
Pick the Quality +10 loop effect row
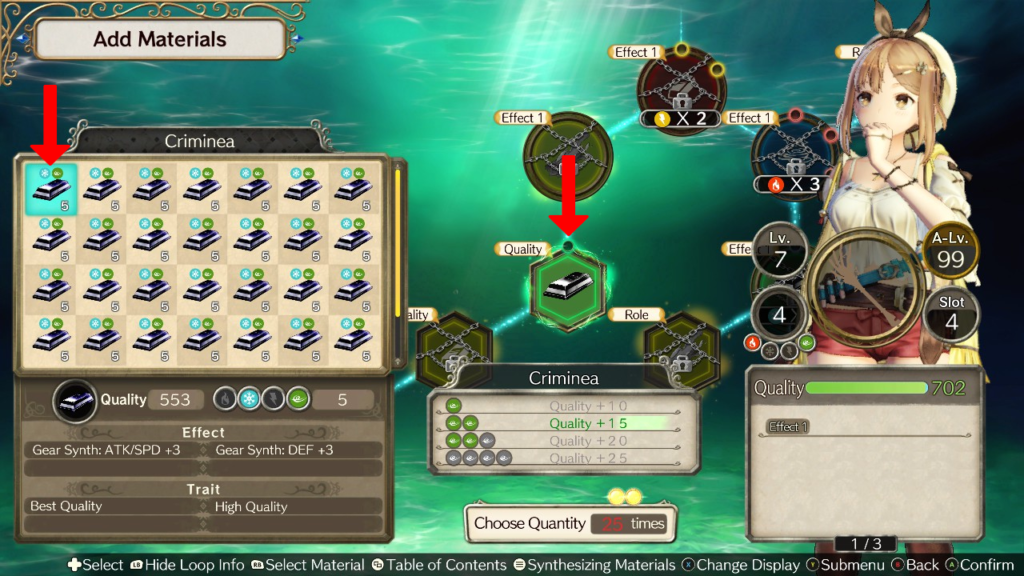point(563,406)
